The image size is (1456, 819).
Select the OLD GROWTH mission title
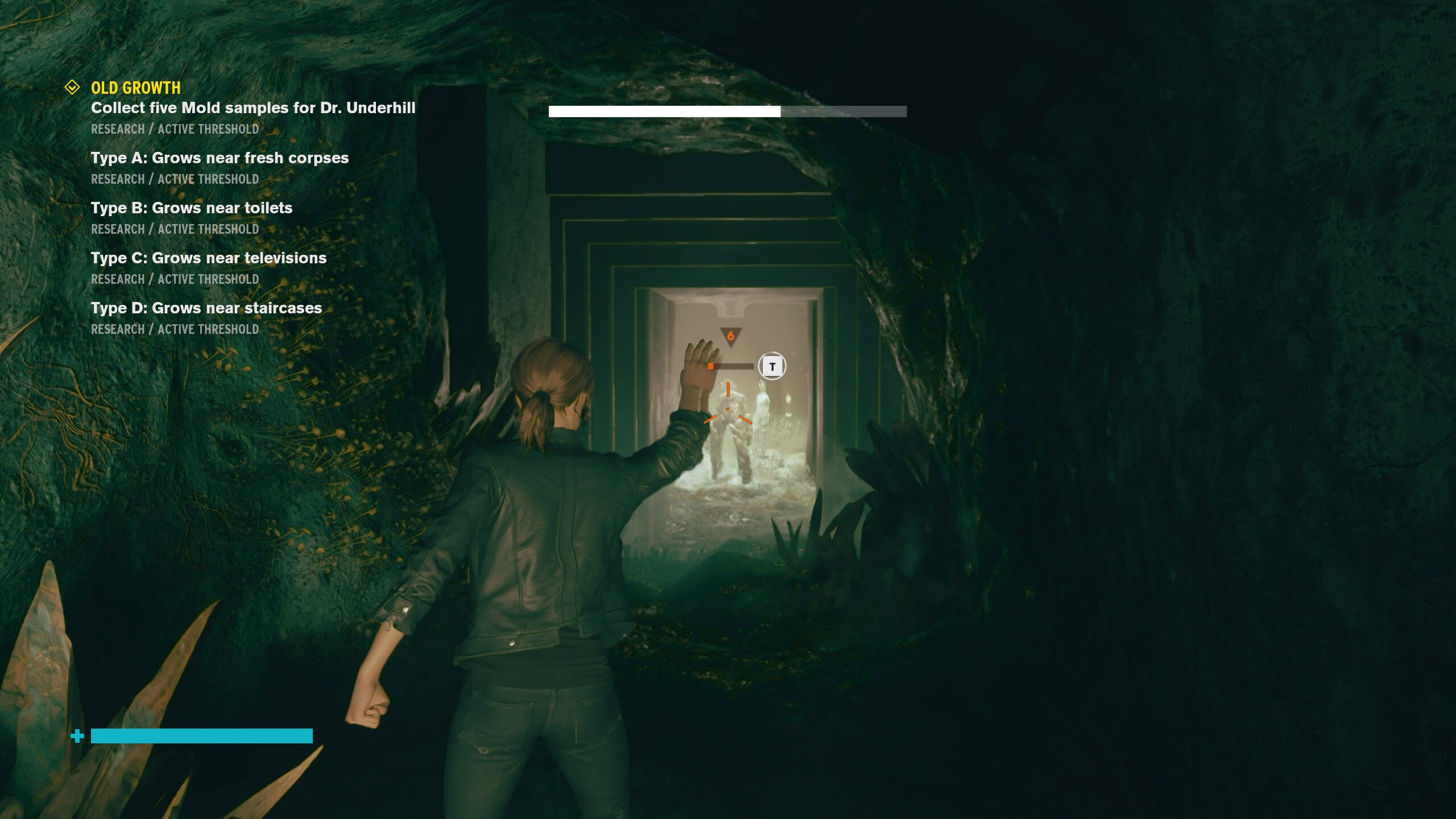136,88
